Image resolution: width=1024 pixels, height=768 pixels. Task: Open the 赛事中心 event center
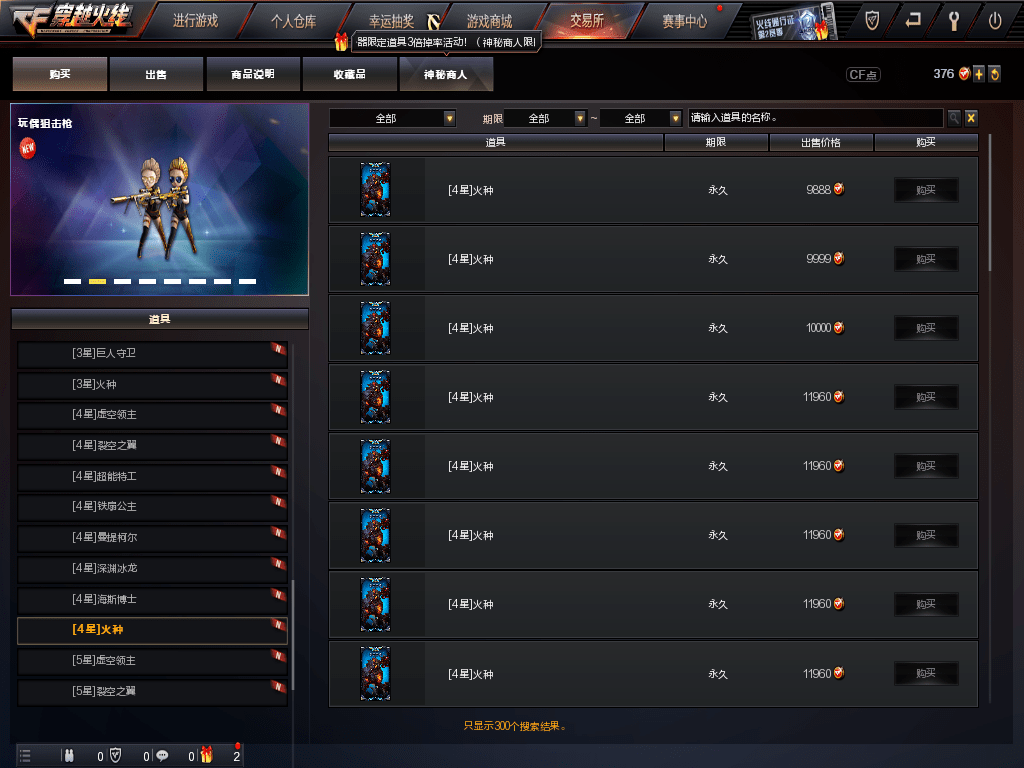[x=684, y=20]
